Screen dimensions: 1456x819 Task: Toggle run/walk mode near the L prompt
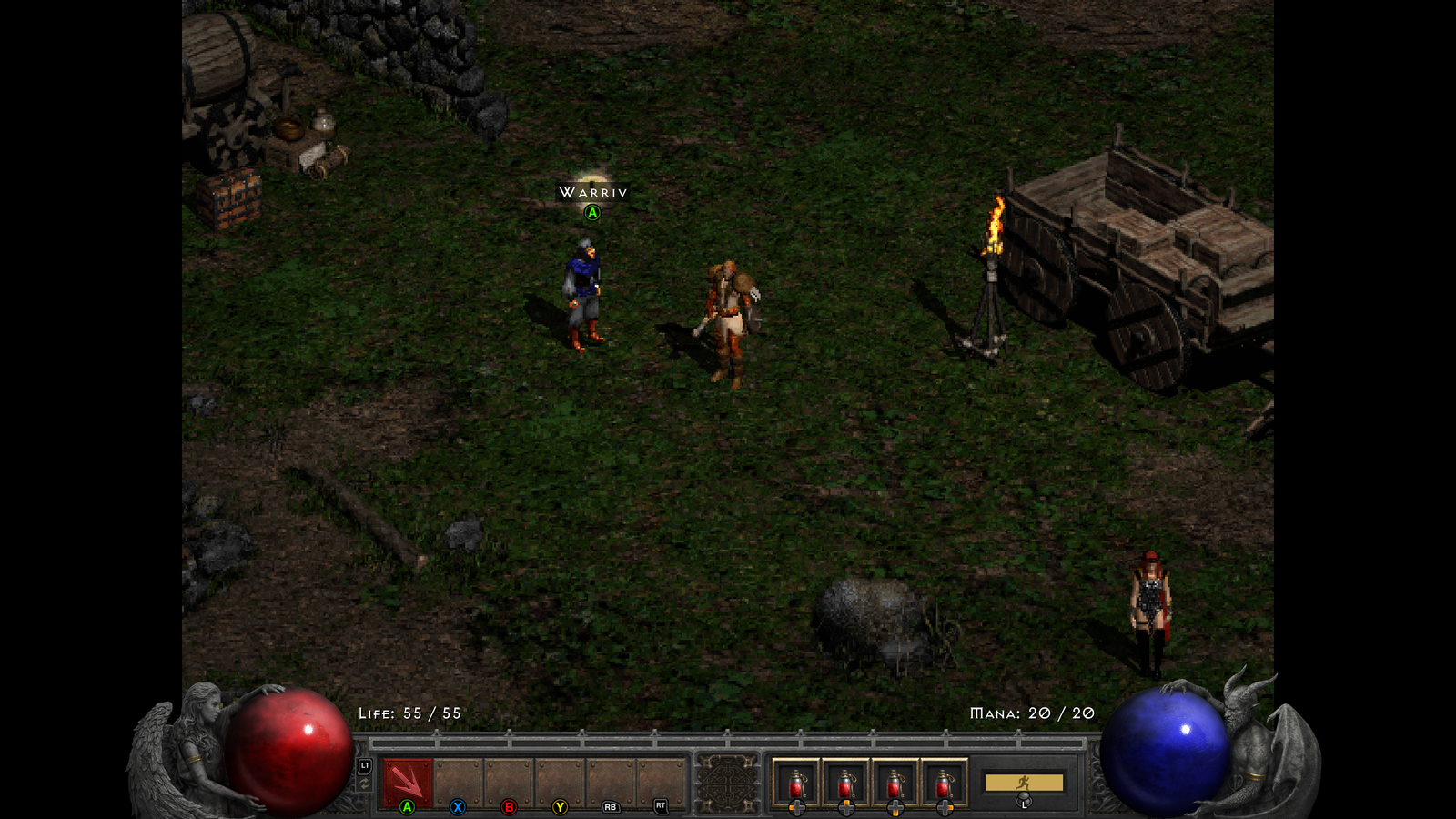click(x=1023, y=801)
